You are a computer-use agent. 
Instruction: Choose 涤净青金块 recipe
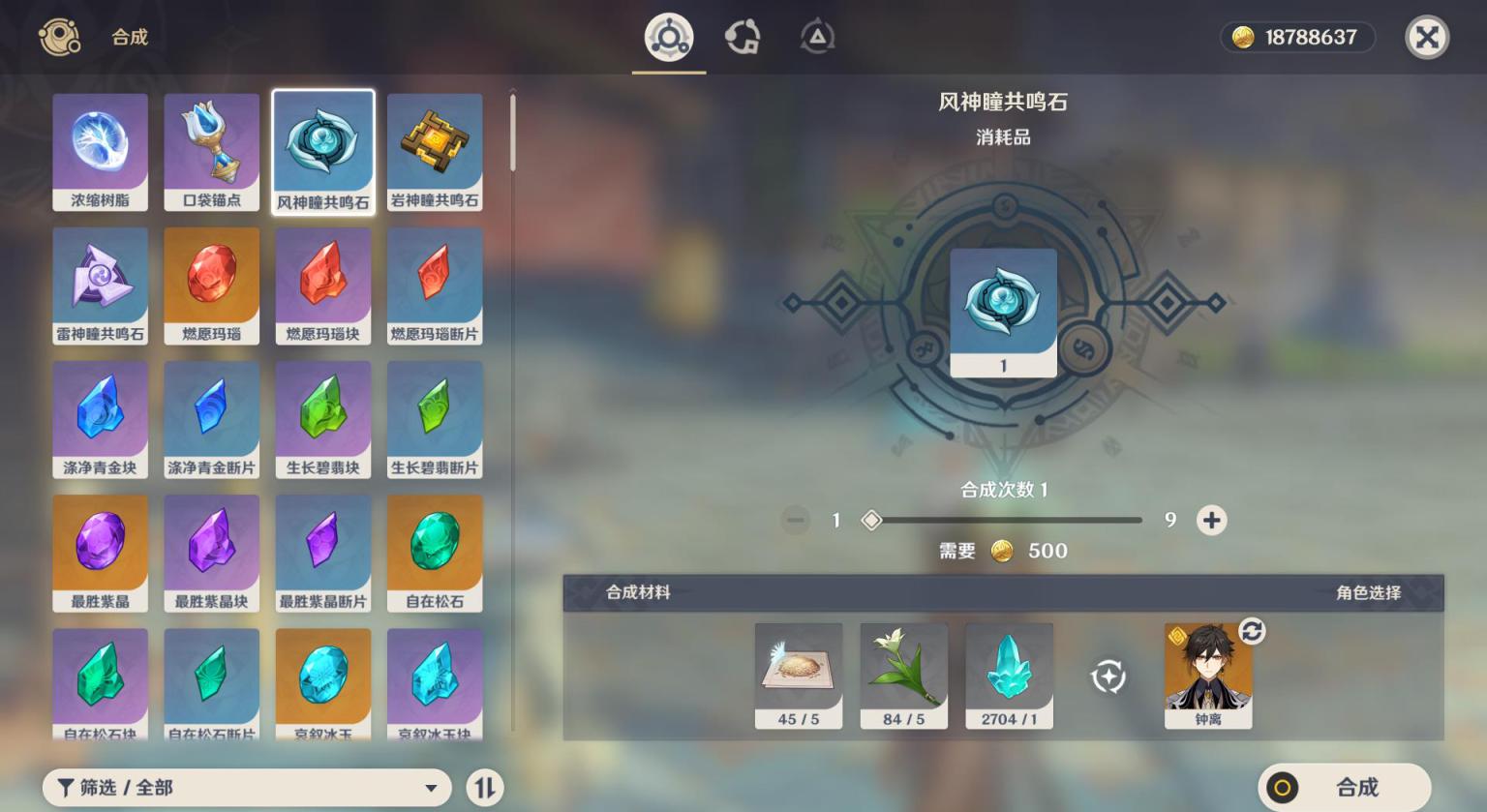coord(101,419)
